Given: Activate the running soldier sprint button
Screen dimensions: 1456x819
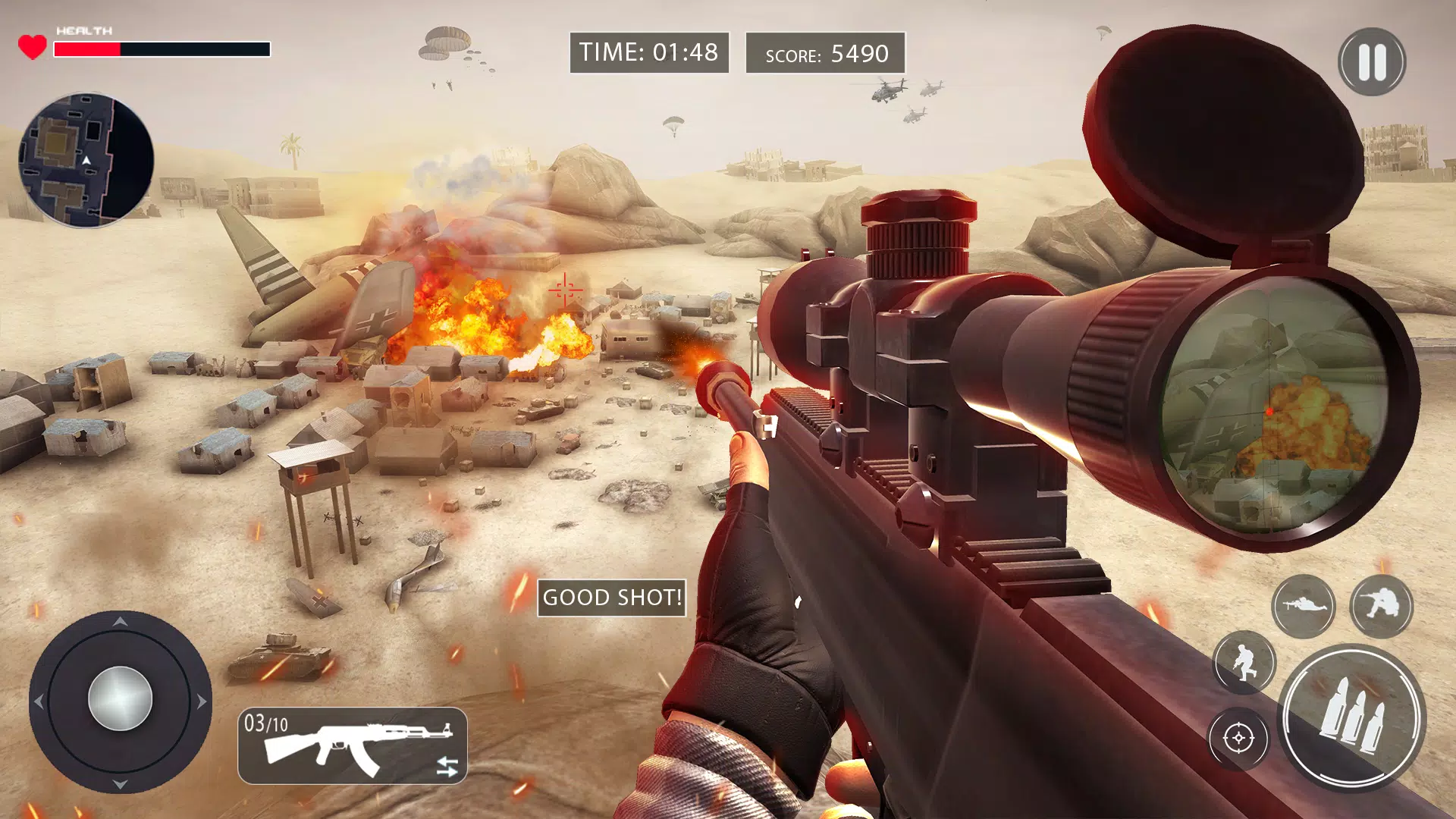Looking at the screenshot, I should tap(1244, 661).
